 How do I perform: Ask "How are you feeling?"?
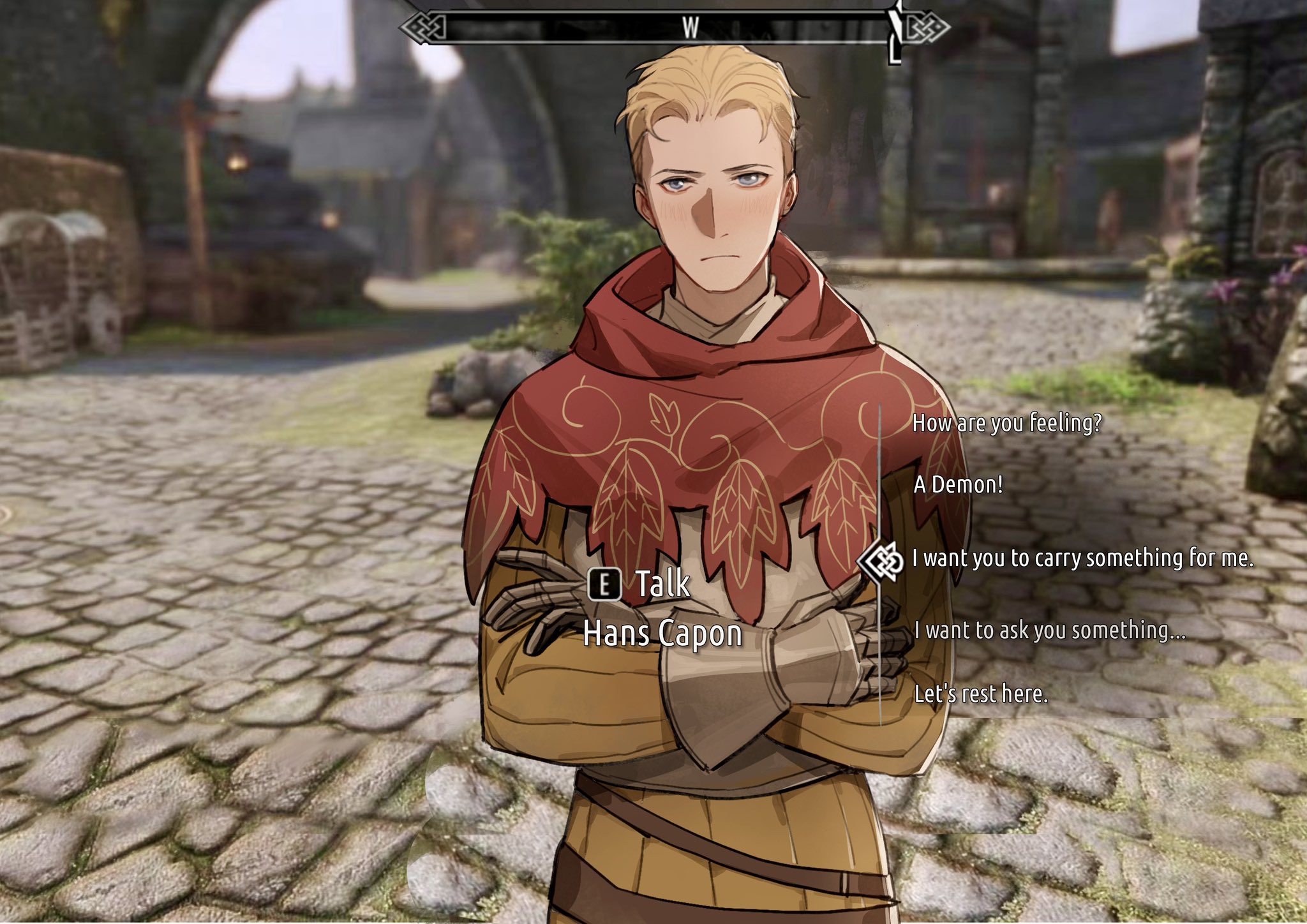click(1006, 423)
